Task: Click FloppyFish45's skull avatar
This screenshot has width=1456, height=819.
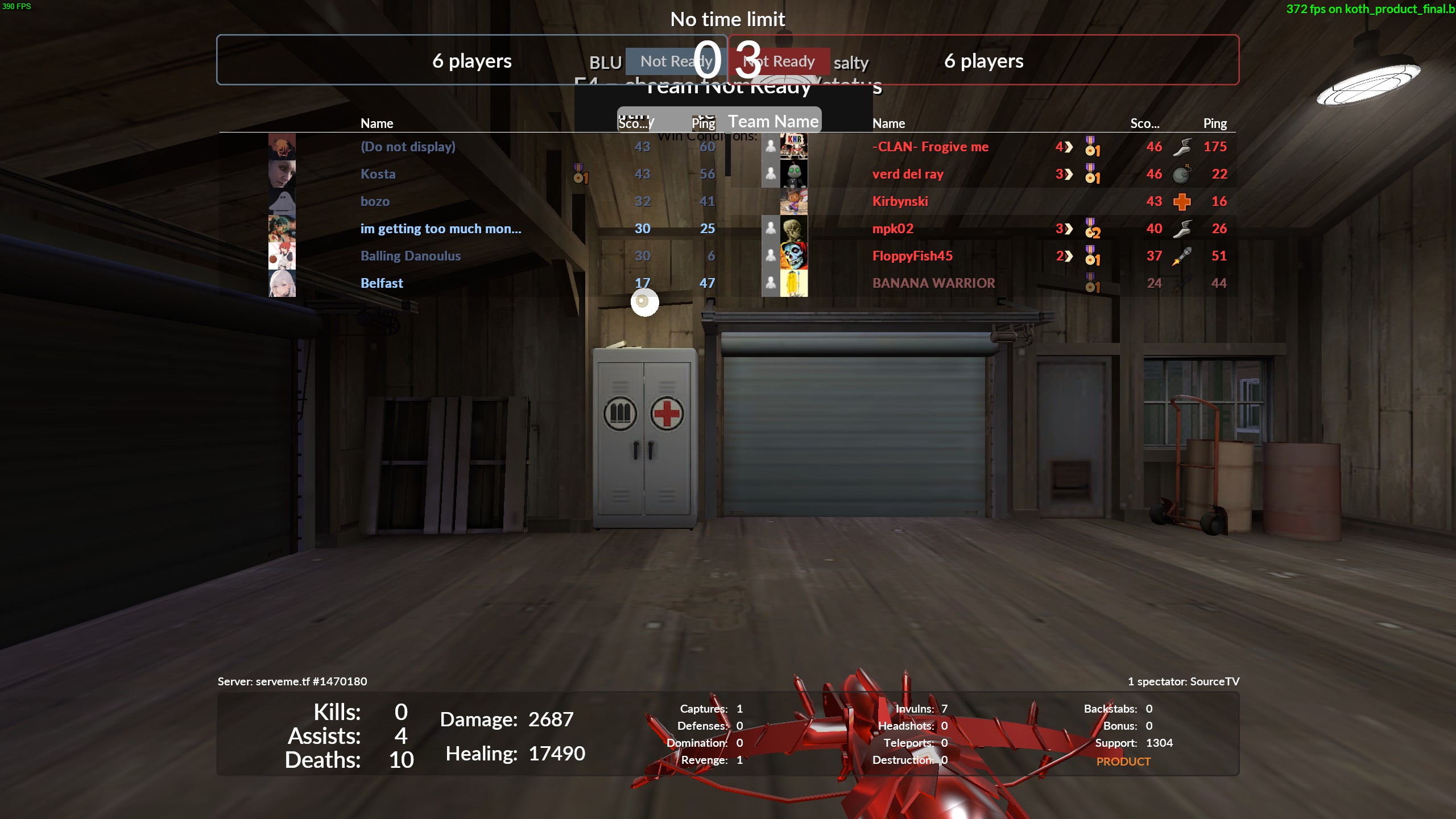Action: [x=794, y=256]
